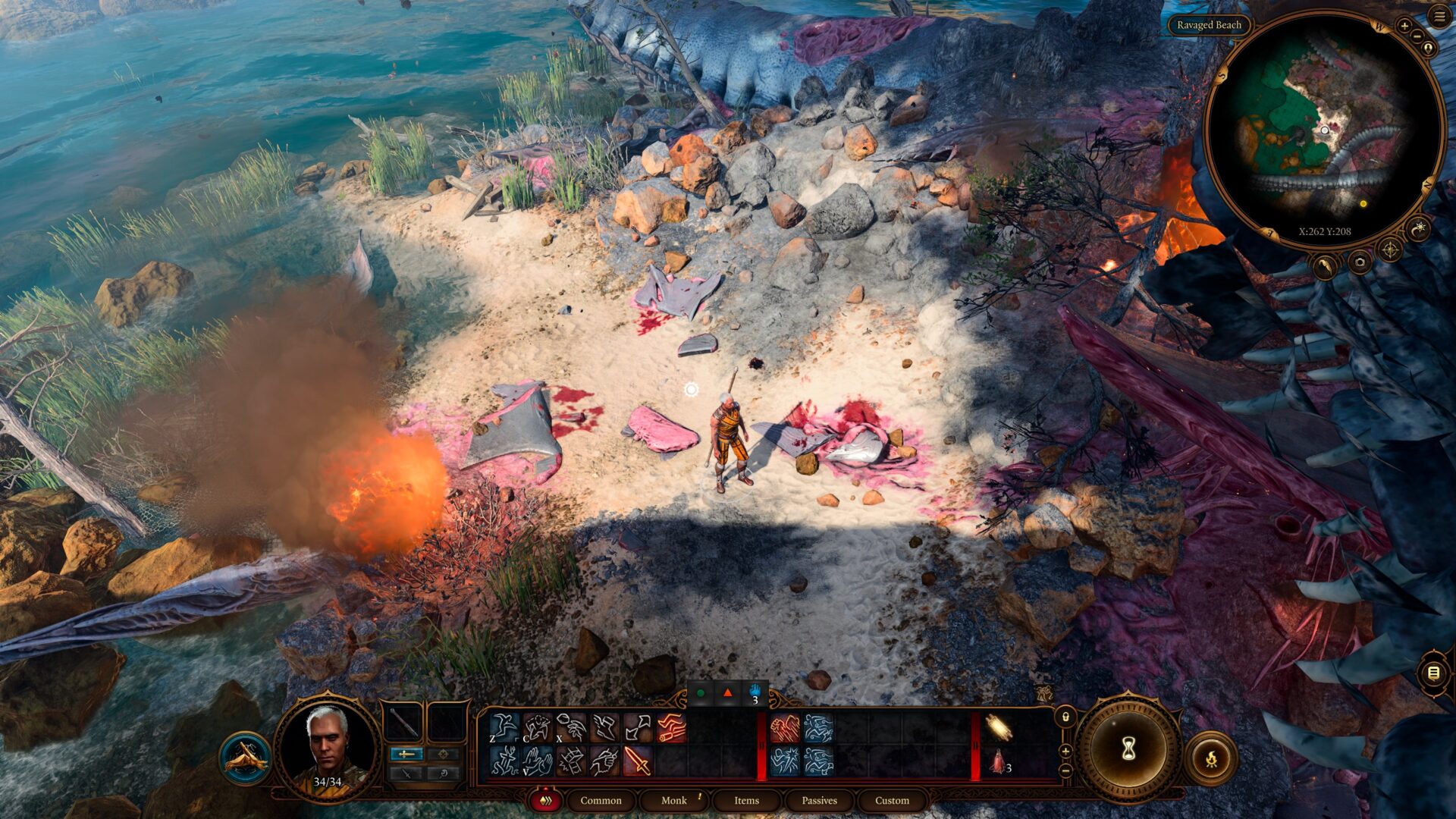Open the Common hotbar tab
Image resolution: width=1456 pixels, height=819 pixels.
(601, 800)
